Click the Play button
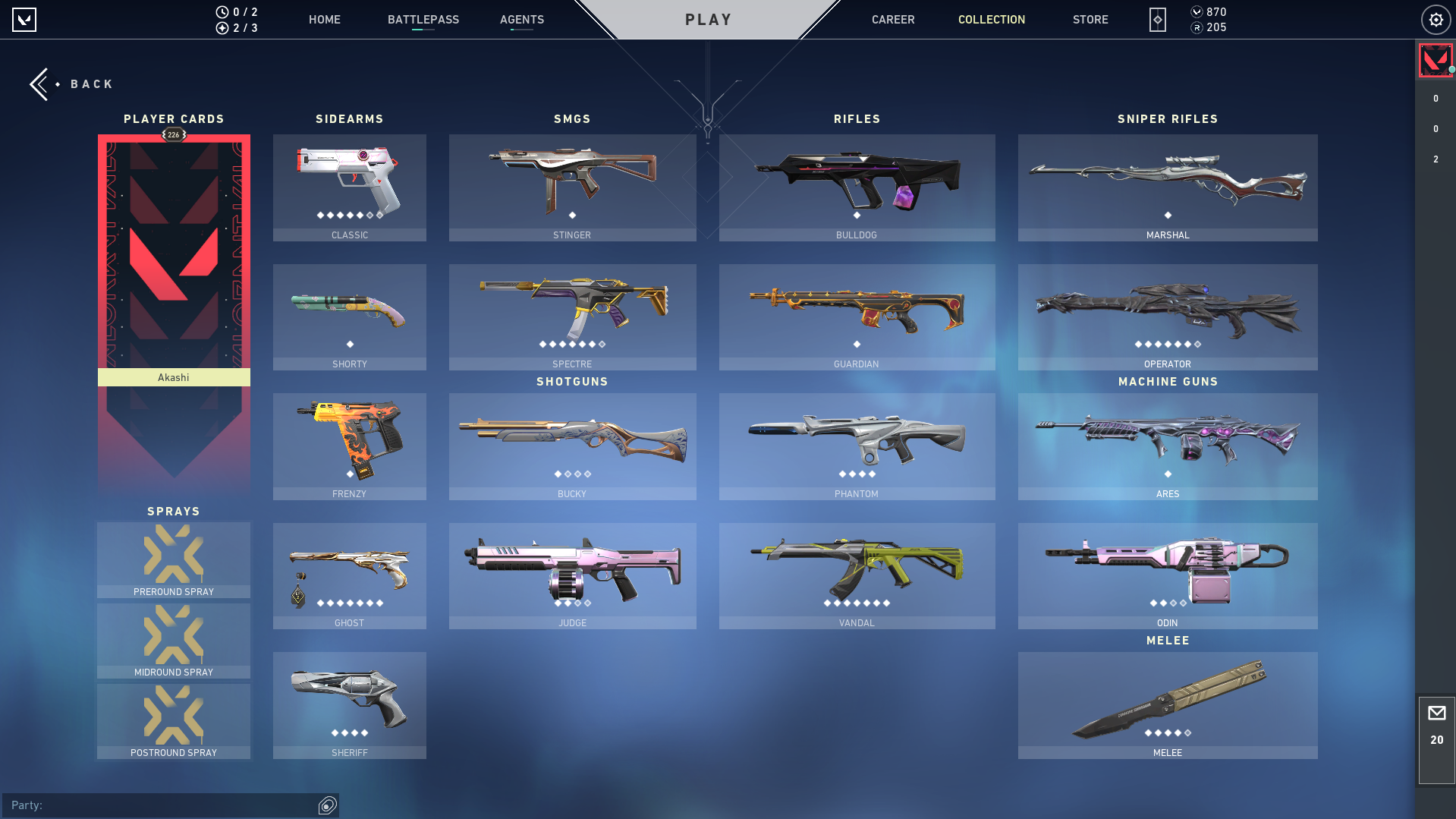The image size is (1456, 819). (x=708, y=20)
